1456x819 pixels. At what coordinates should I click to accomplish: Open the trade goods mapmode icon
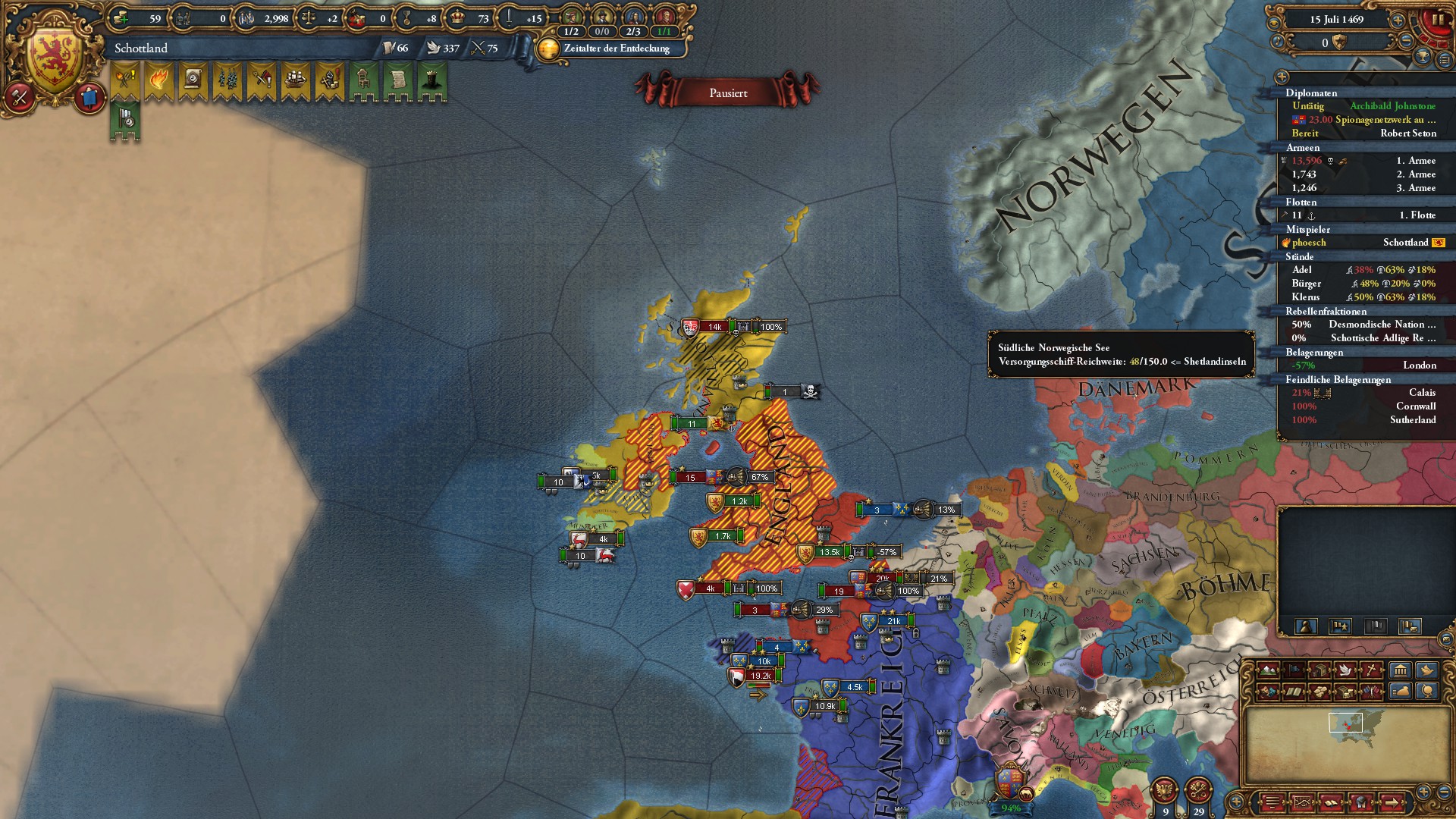1319,692
